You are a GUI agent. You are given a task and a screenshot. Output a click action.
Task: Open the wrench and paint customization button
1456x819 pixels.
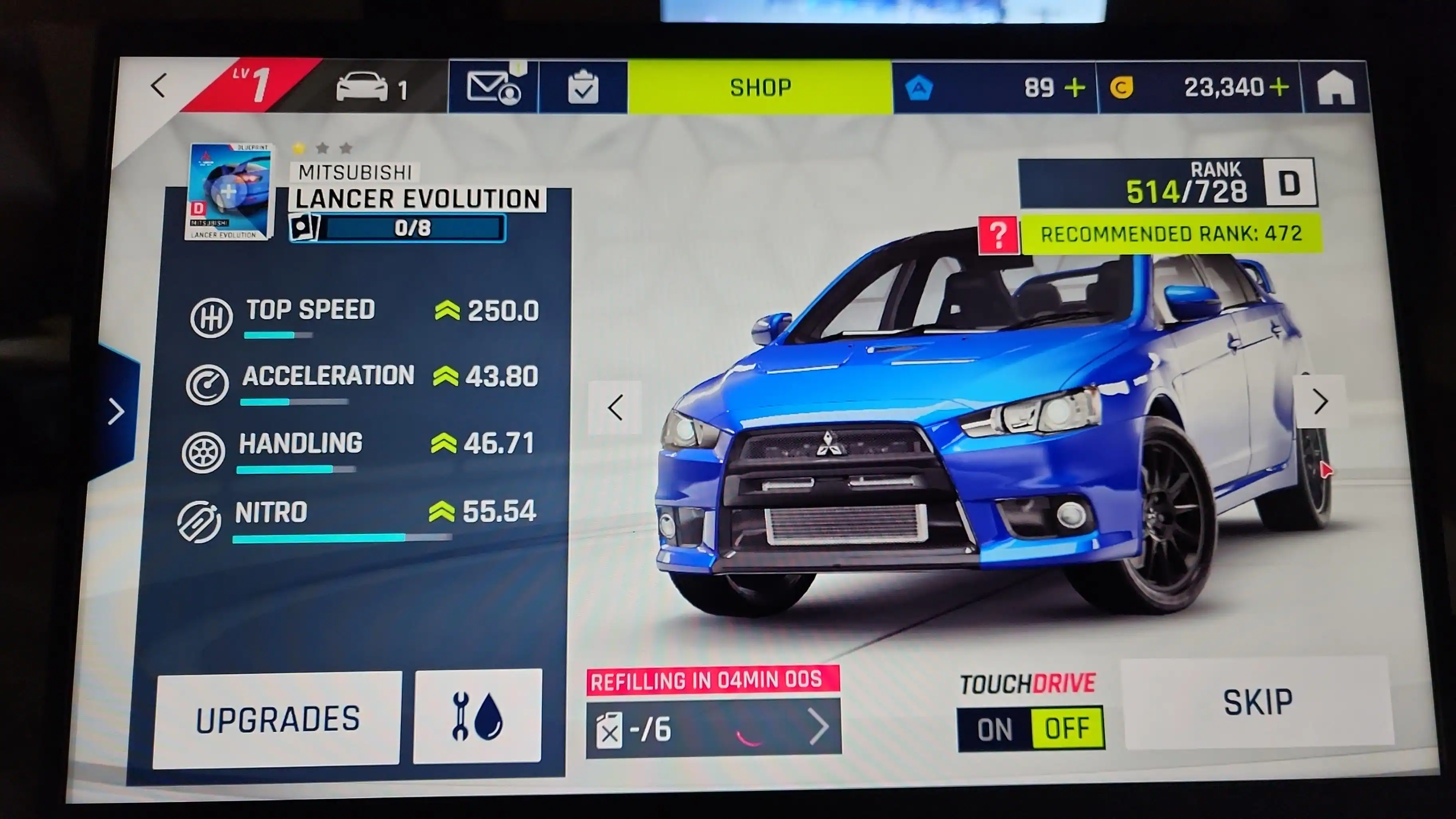(478, 717)
